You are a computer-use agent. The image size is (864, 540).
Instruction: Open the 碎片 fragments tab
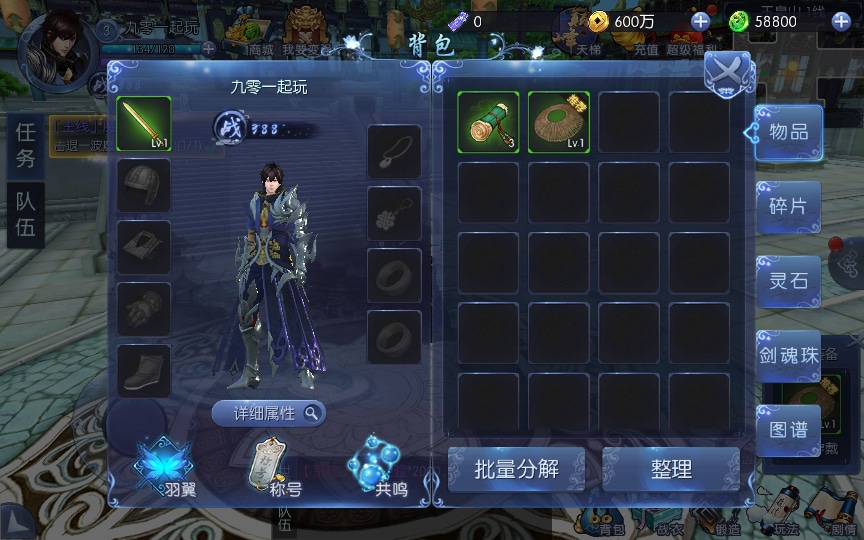click(788, 207)
